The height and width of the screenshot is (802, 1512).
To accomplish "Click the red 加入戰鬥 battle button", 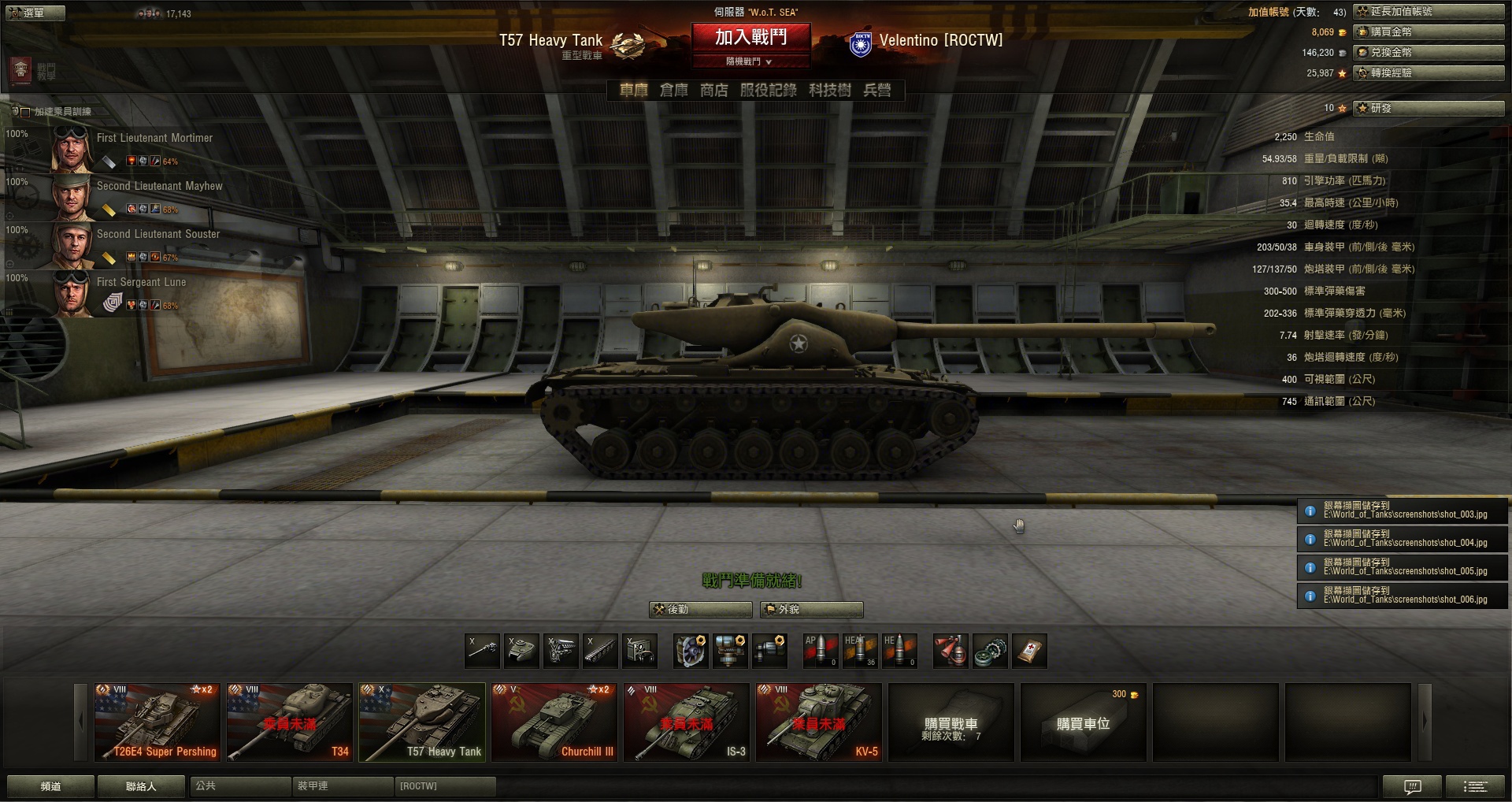I will [x=750, y=37].
